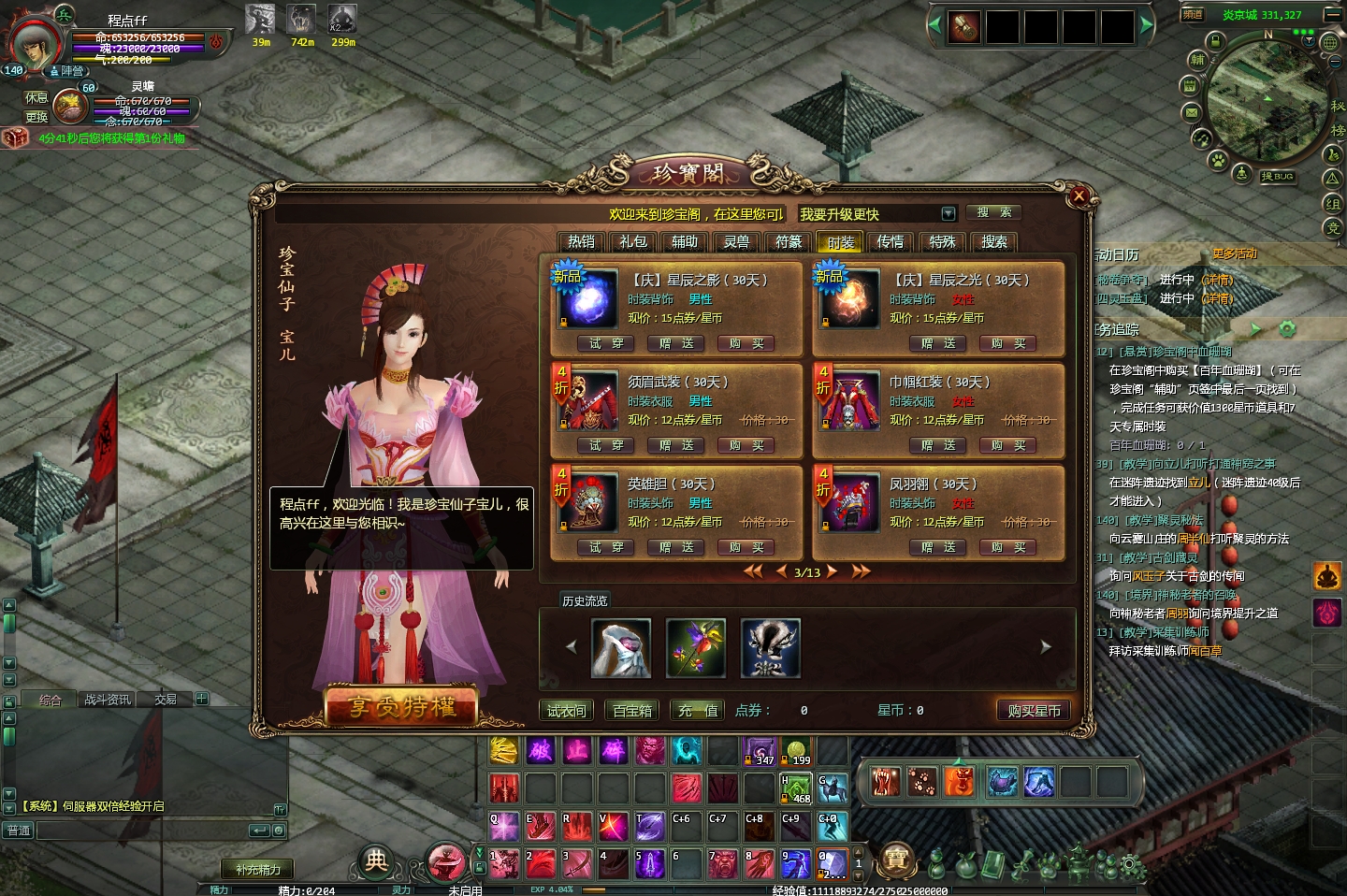The image size is (1347, 896).
Task: Show the 传情 tab items
Action: tap(891, 241)
